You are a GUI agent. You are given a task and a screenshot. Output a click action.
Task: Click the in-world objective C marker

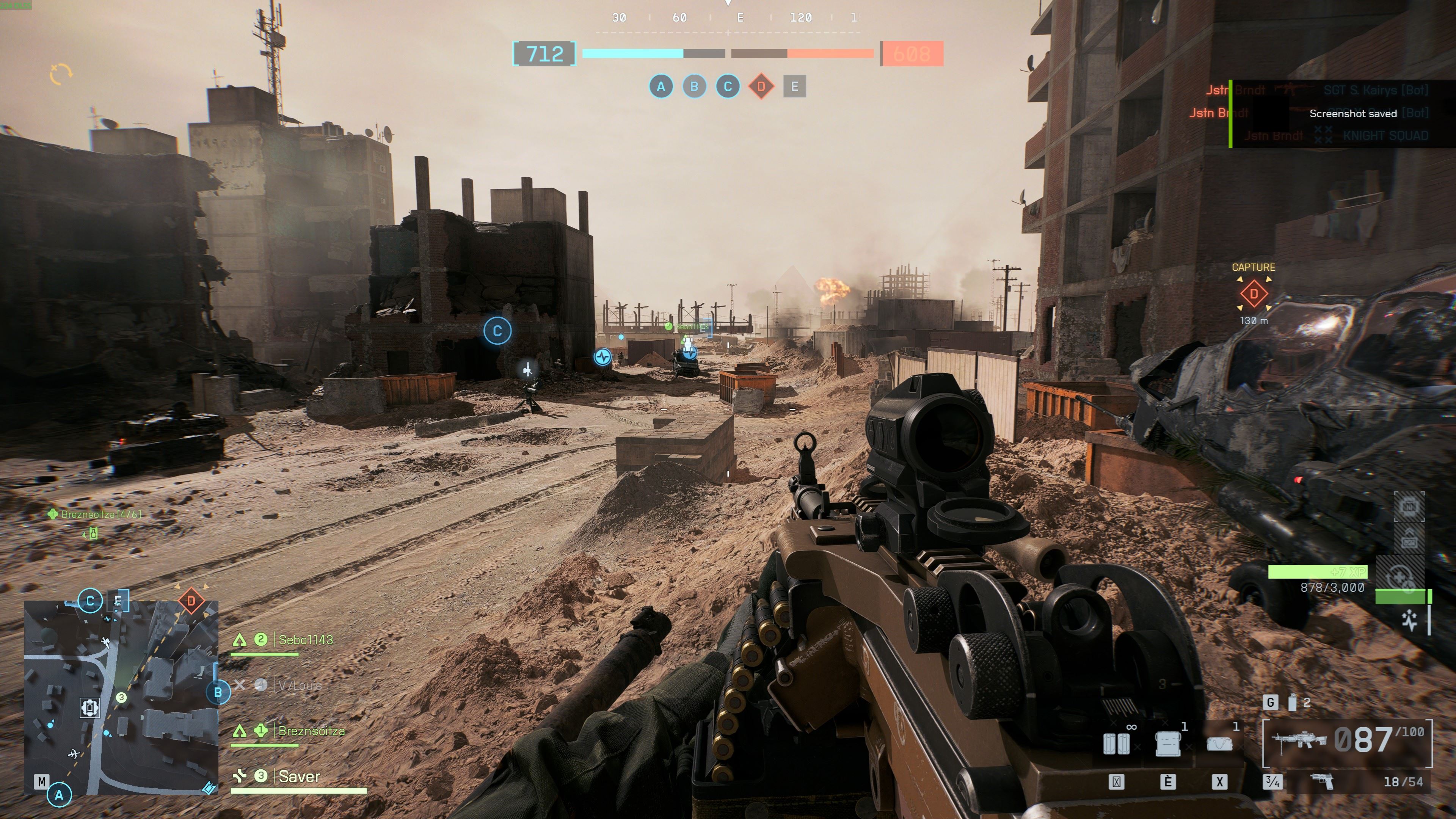[x=497, y=331]
